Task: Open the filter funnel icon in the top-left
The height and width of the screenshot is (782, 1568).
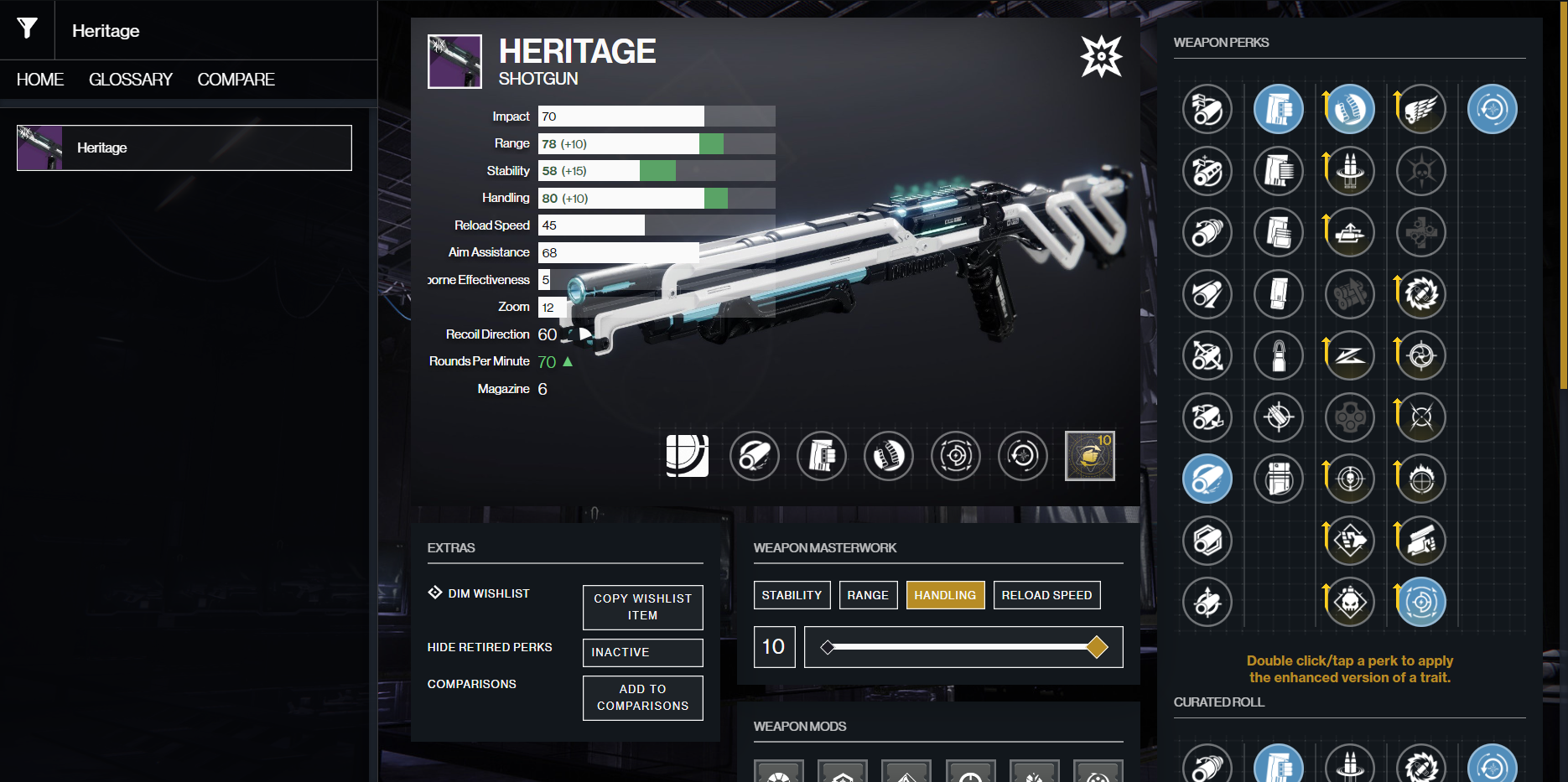Action: point(27,30)
